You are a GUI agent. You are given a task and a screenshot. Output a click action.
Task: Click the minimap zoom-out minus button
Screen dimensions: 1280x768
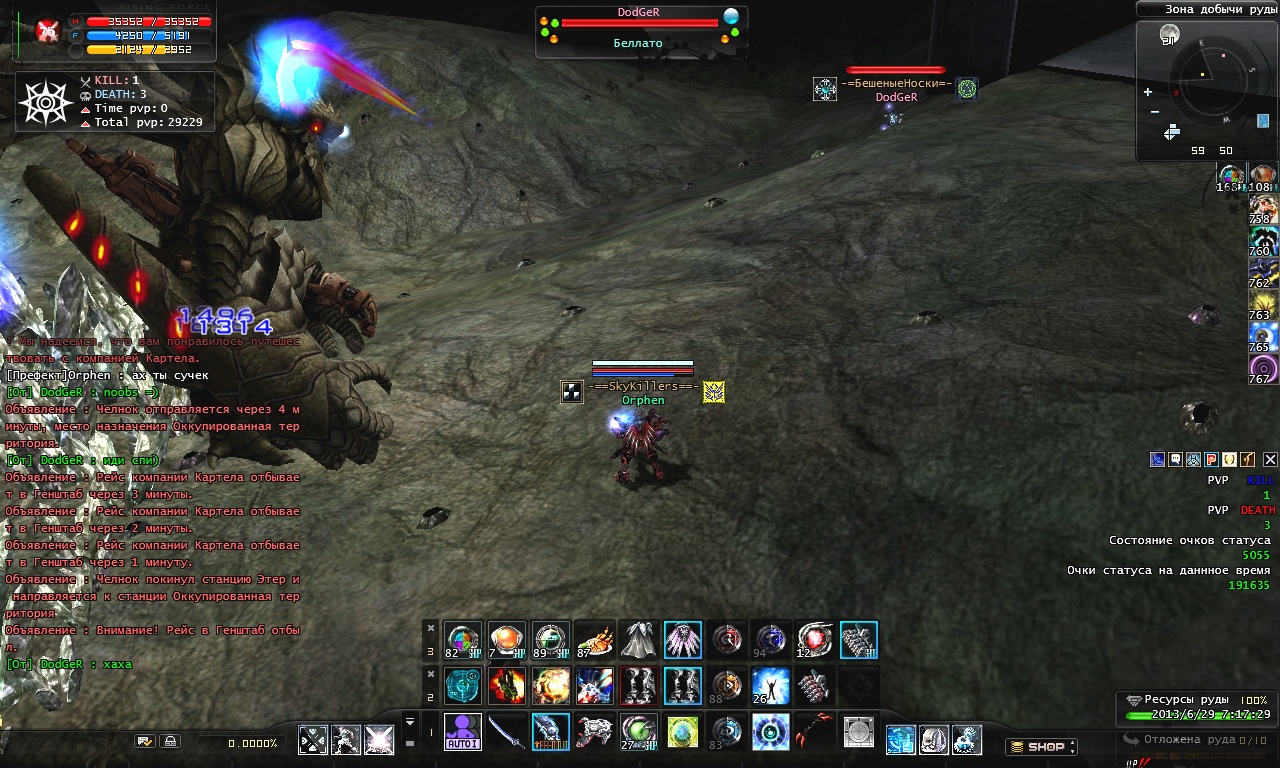(x=1154, y=112)
